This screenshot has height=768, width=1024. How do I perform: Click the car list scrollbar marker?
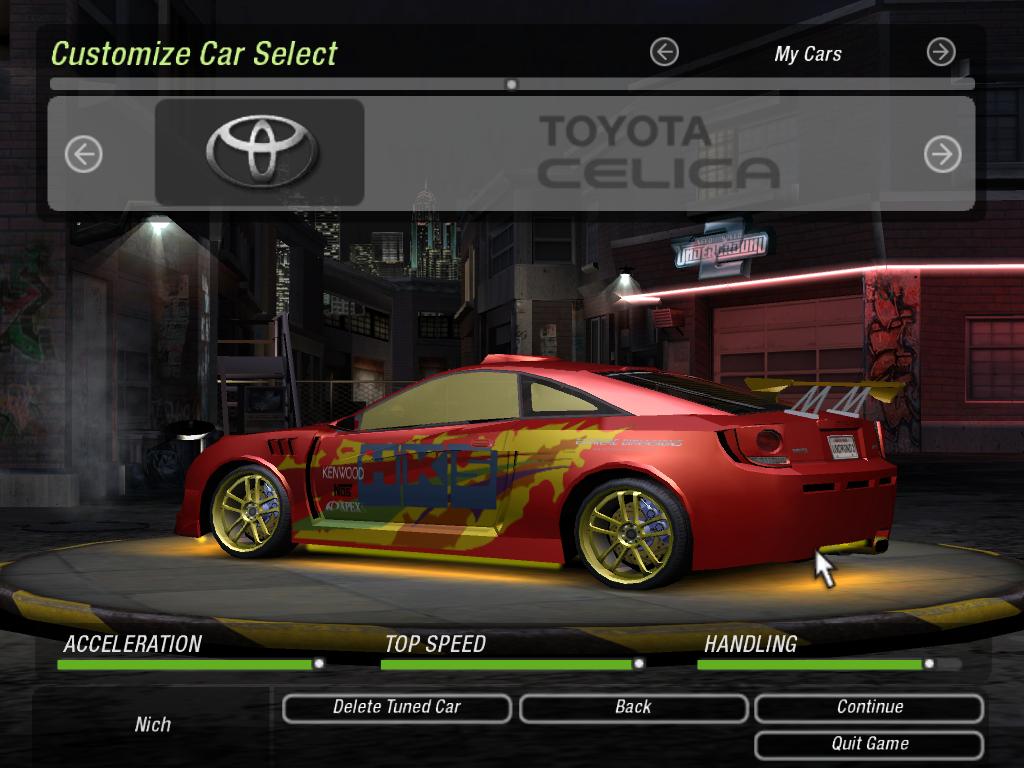click(512, 85)
